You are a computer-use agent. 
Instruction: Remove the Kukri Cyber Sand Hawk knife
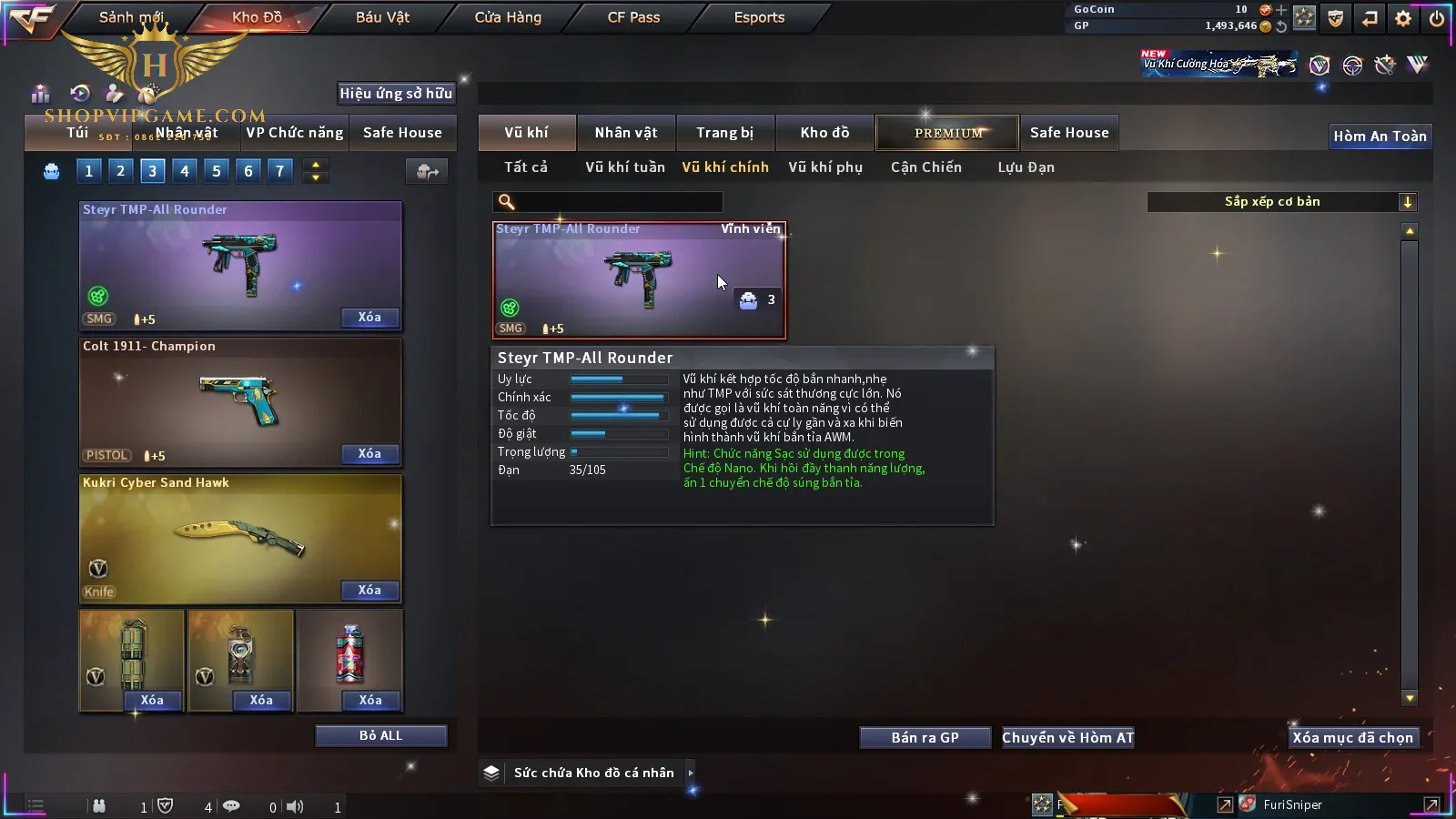tap(369, 591)
